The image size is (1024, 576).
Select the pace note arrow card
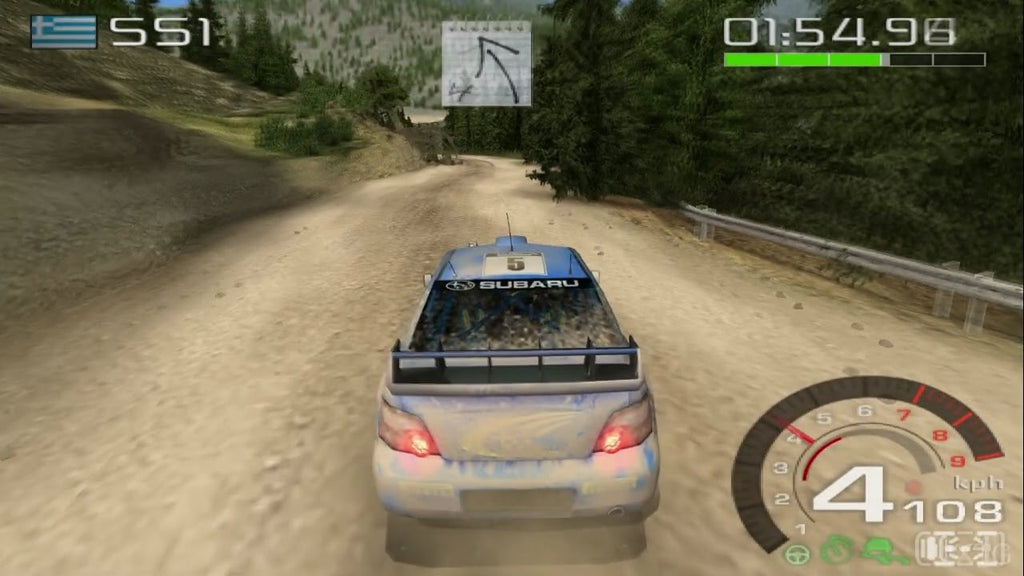click(486, 64)
